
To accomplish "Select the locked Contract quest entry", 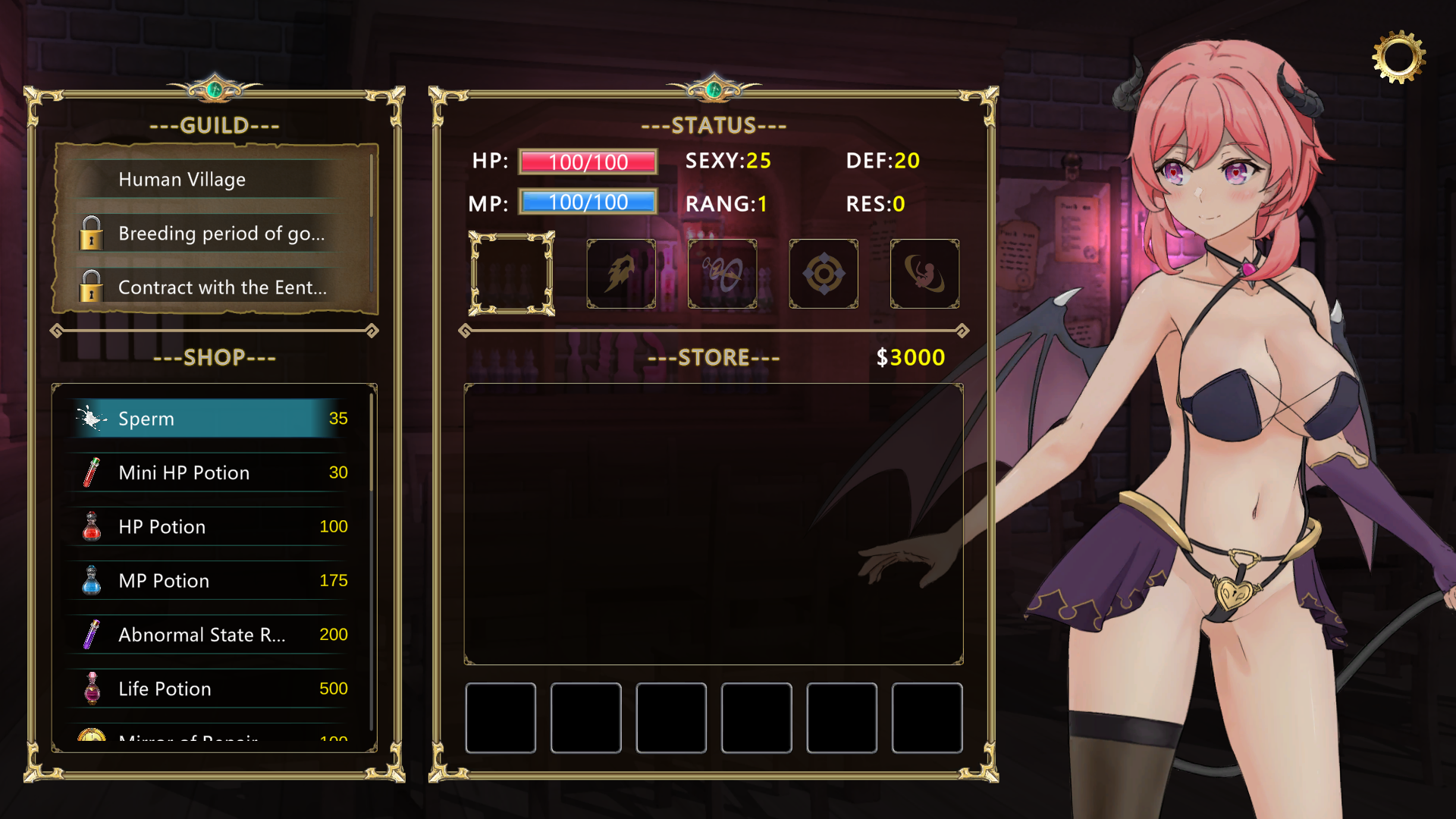I will pos(220,287).
